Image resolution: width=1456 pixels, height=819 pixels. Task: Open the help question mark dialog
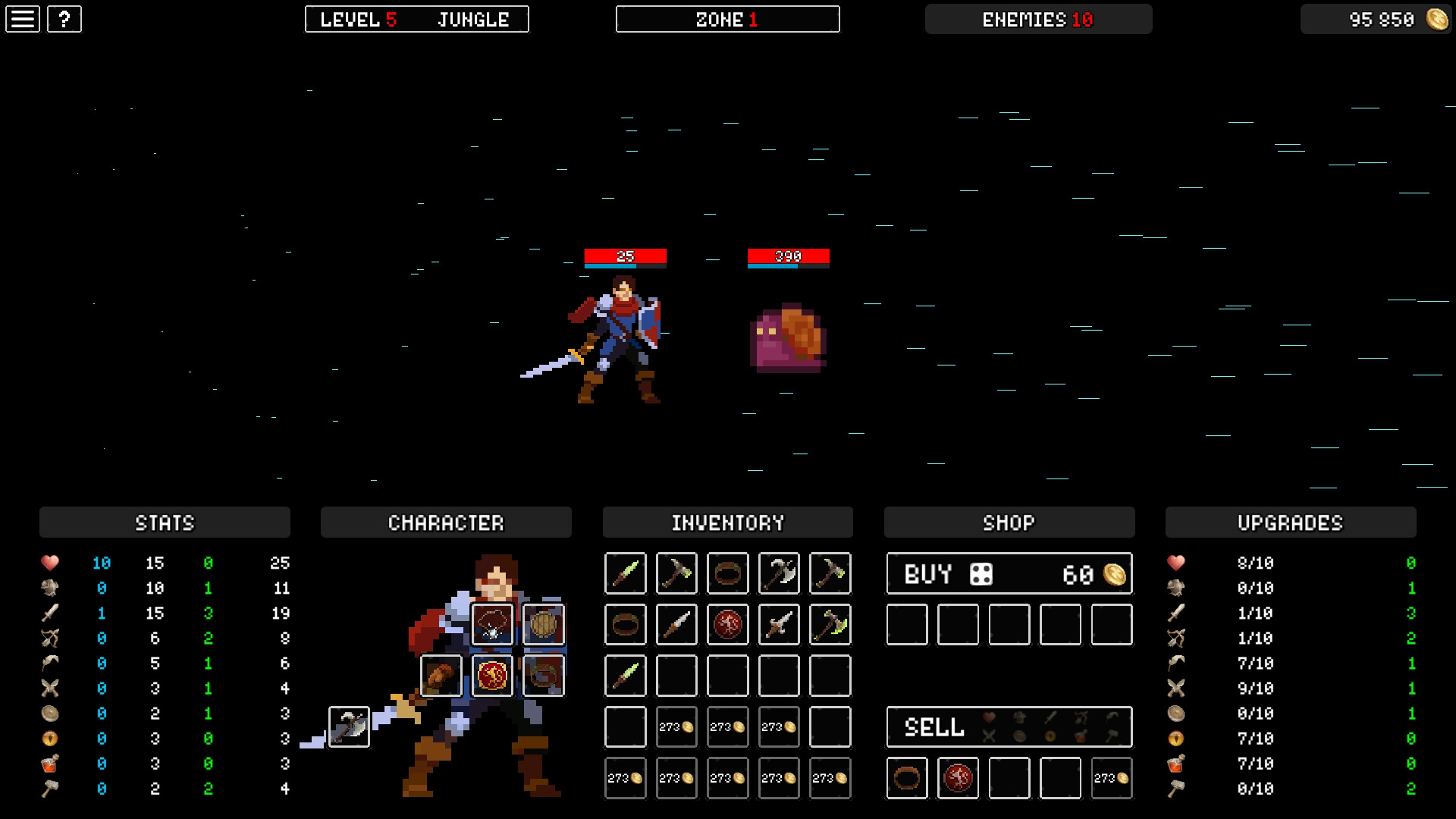63,18
